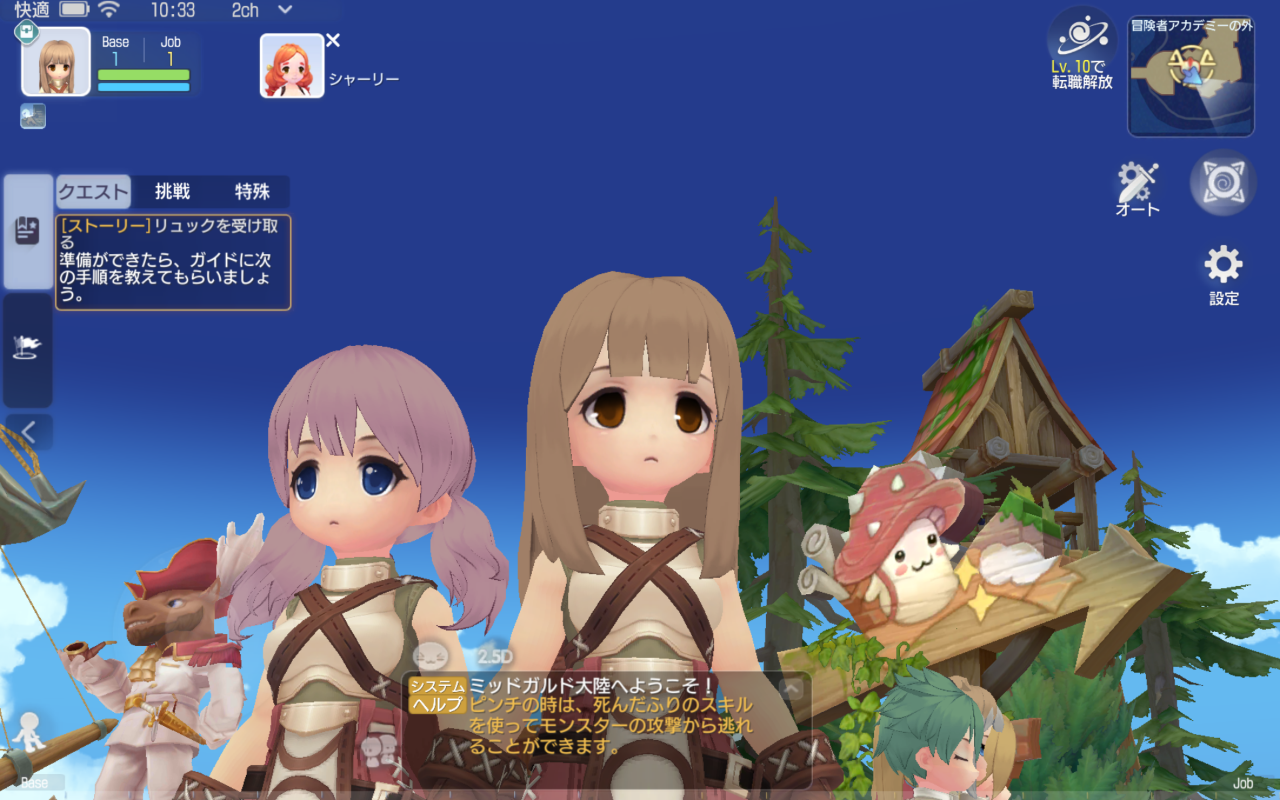
Task: Select the ストーリー quest 'リュックを受け取る' tracker
Action: pos(173,262)
